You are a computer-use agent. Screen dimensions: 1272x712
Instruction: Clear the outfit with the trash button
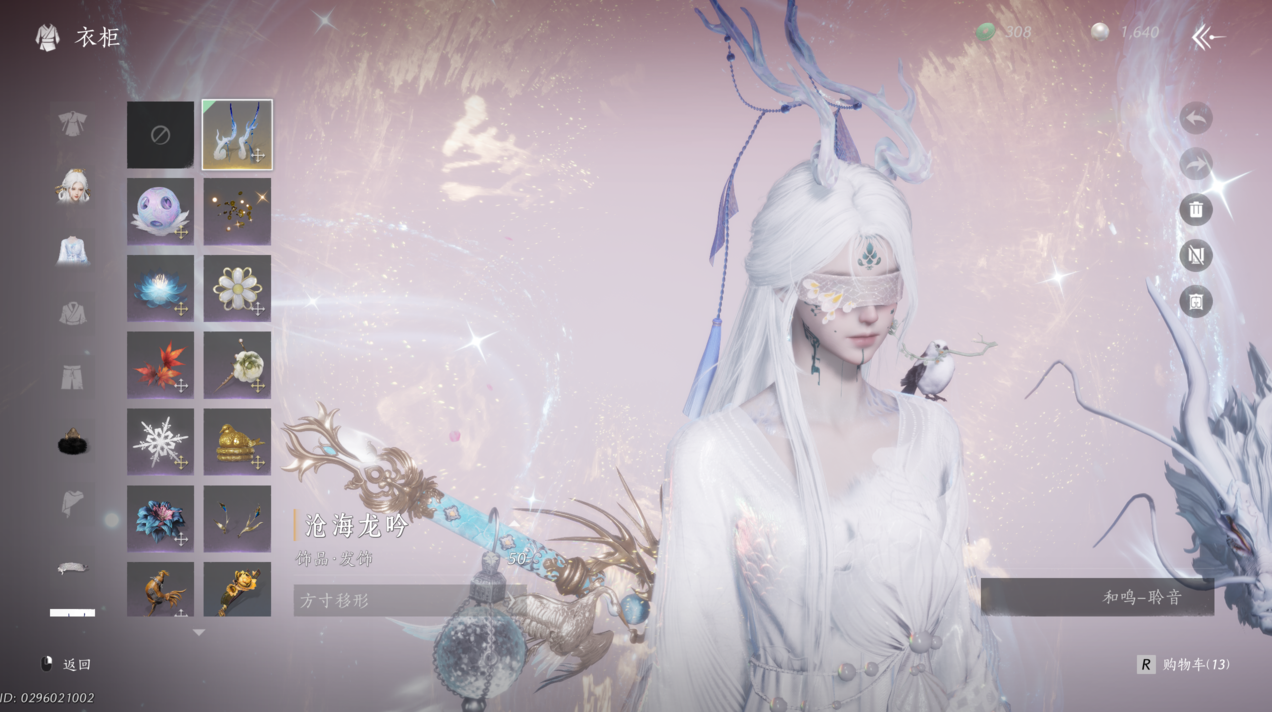(1196, 210)
